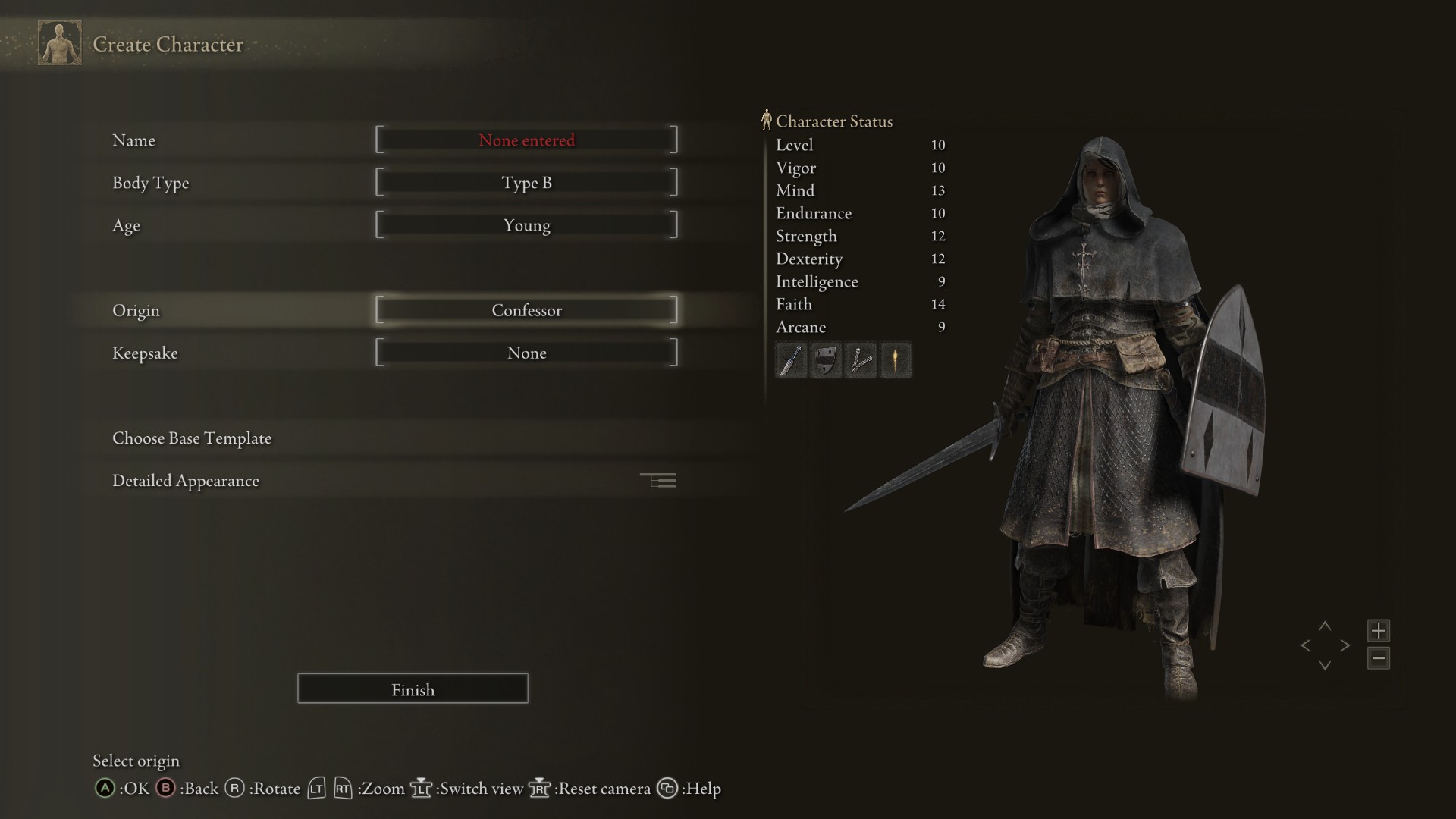This screenshot has height=819, width=1456.
Task: Select the Name entry field
Action: [x=526, y=140]
